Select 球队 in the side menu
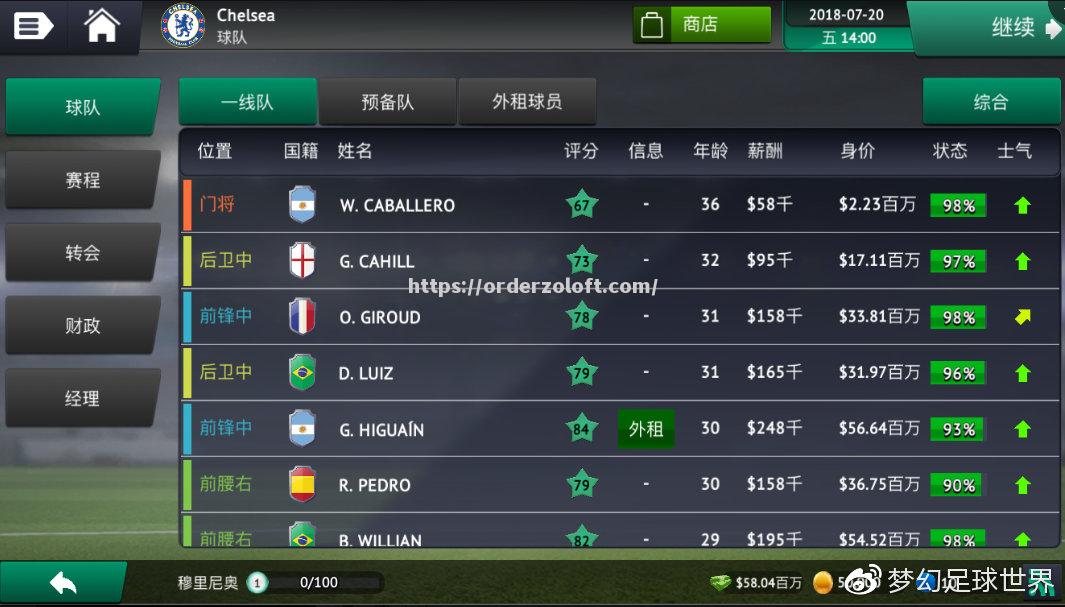Viewport: 1065px width, 607px height. click(x=83, y=107)
